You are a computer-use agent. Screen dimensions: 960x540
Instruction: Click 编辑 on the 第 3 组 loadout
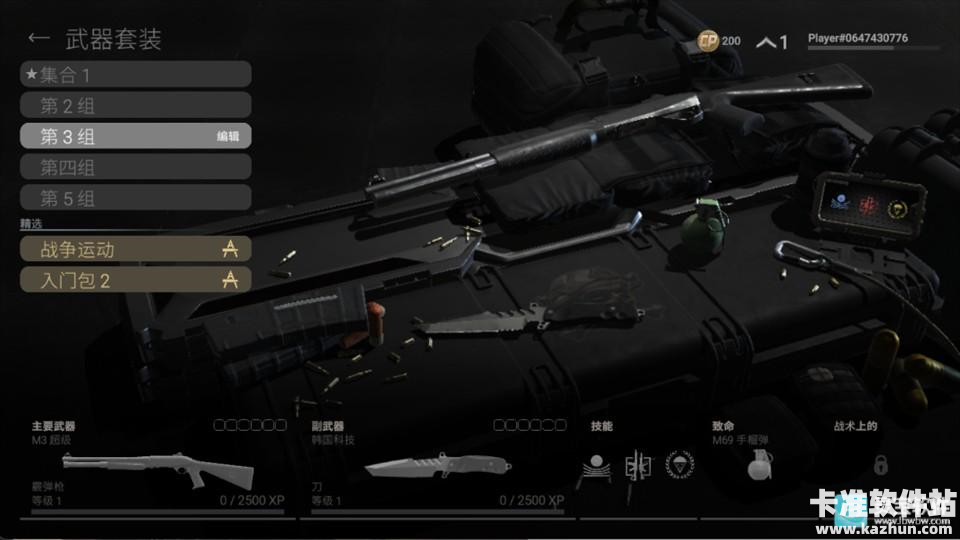pos(228,137)
